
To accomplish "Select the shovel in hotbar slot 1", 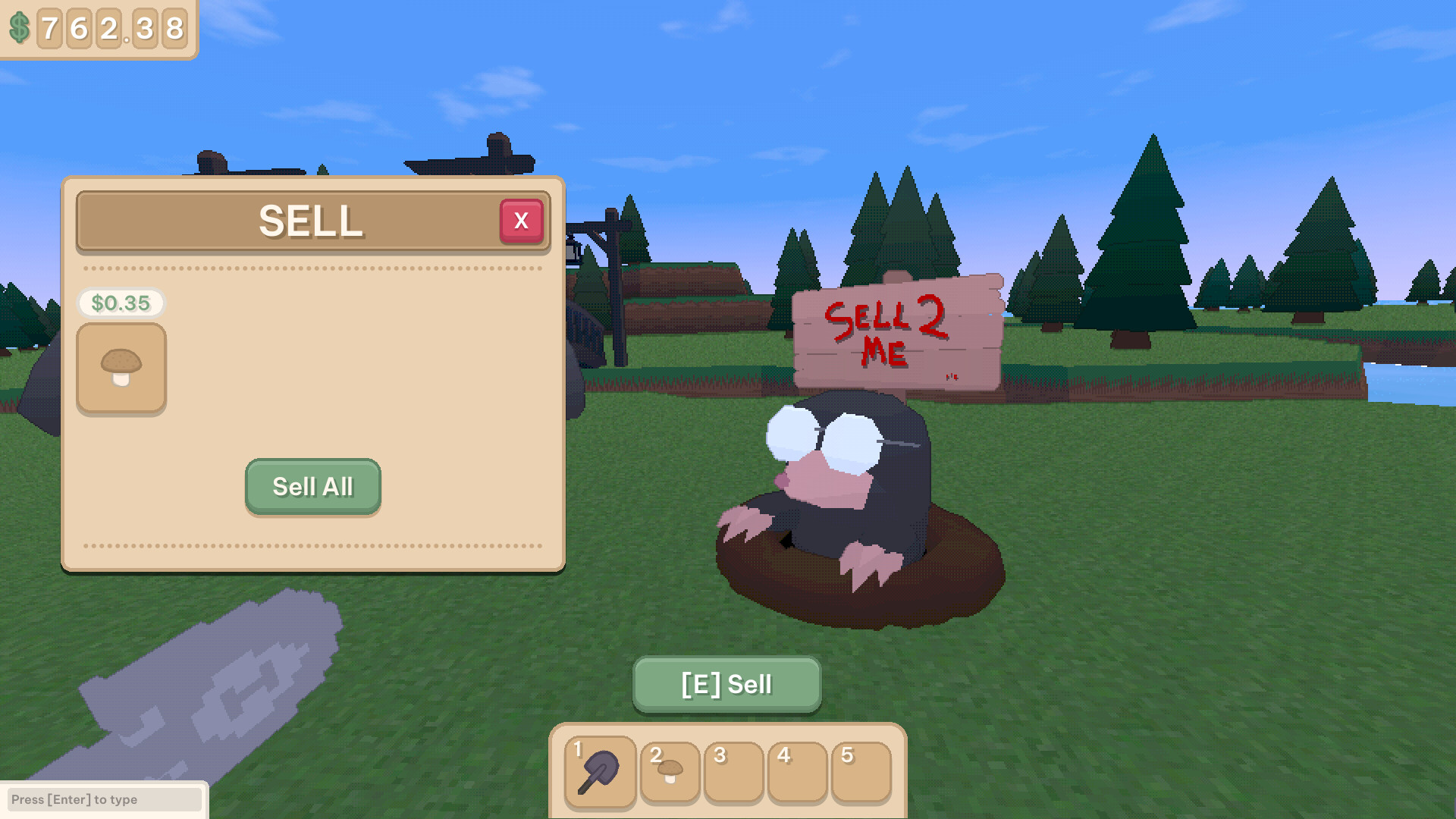I will tap(599, 771).
